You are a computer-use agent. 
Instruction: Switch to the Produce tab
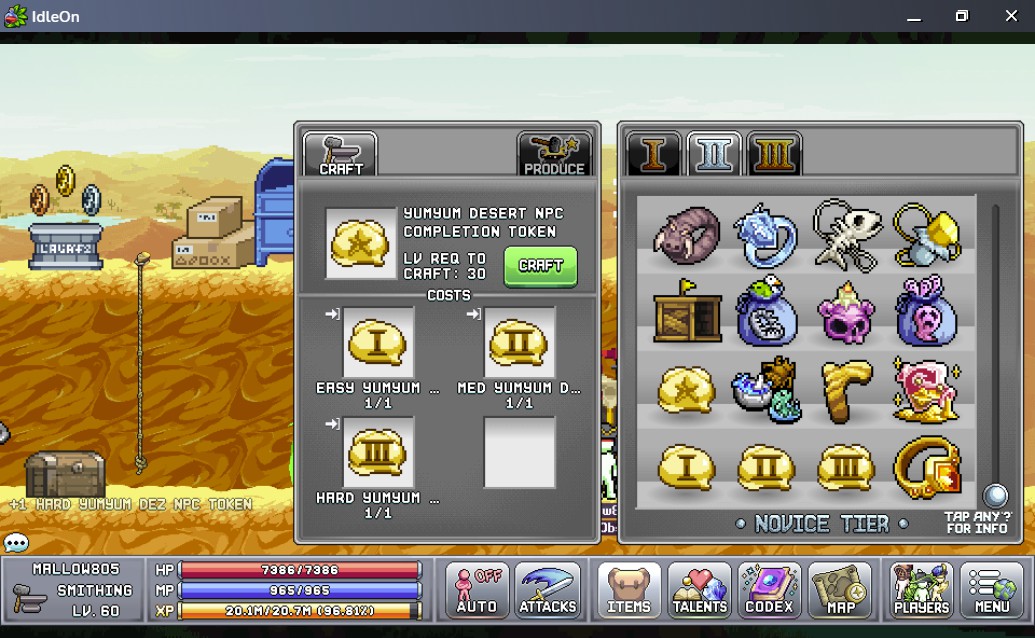[554, 155]
